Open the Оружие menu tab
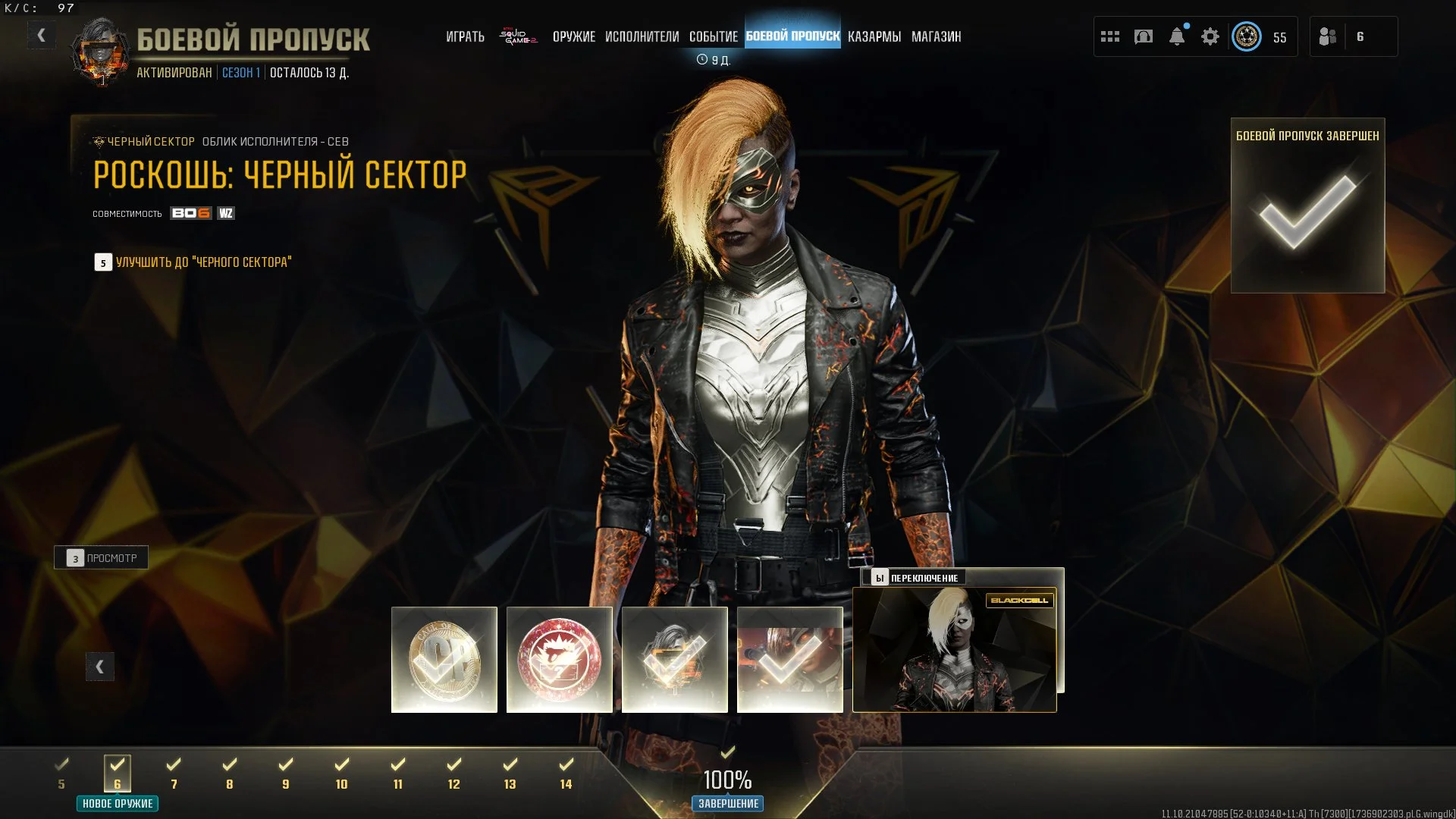This screenshot has height=819, width=1456. (x=575, y=36)
